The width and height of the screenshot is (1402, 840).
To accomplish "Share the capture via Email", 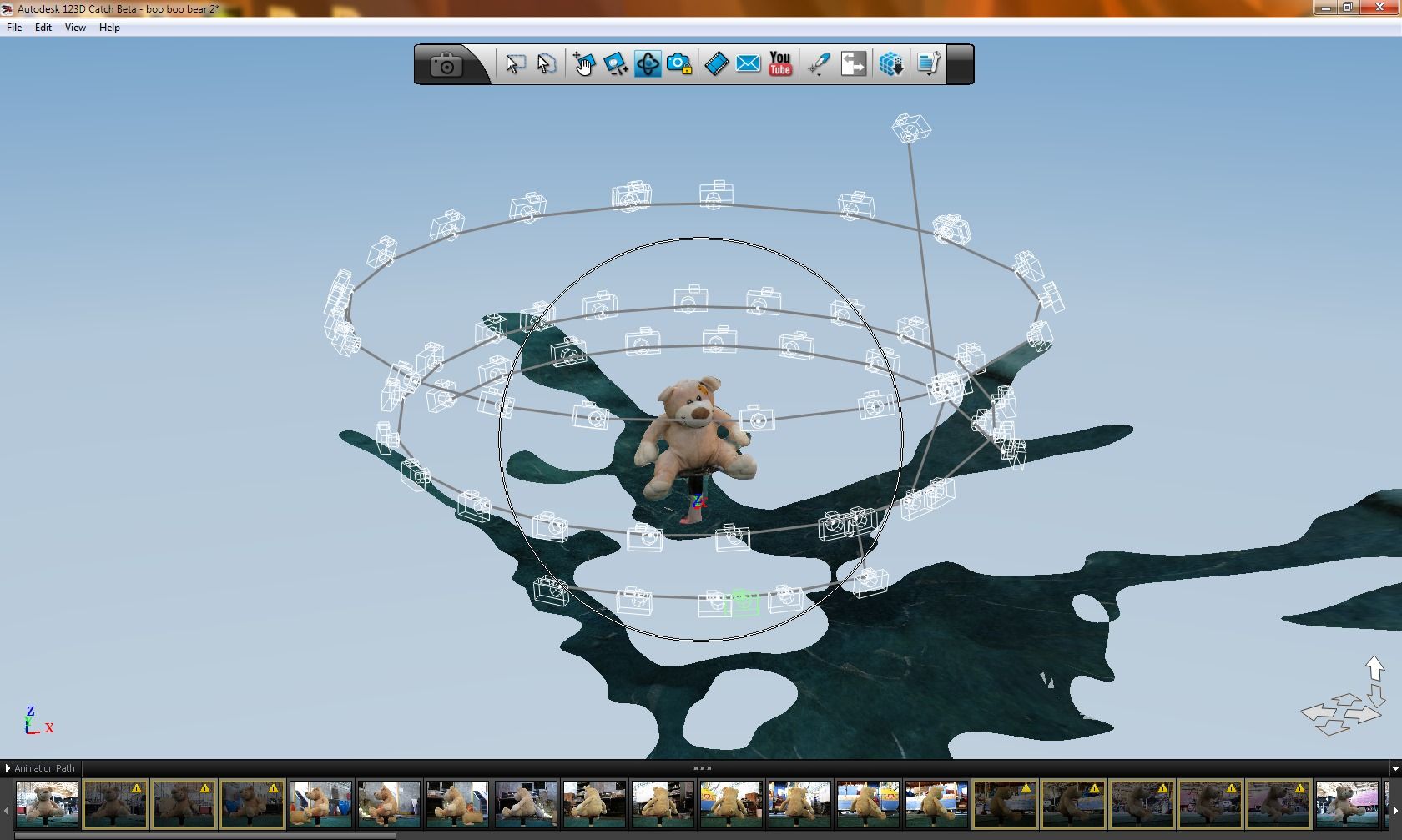I will pos(748,63).
